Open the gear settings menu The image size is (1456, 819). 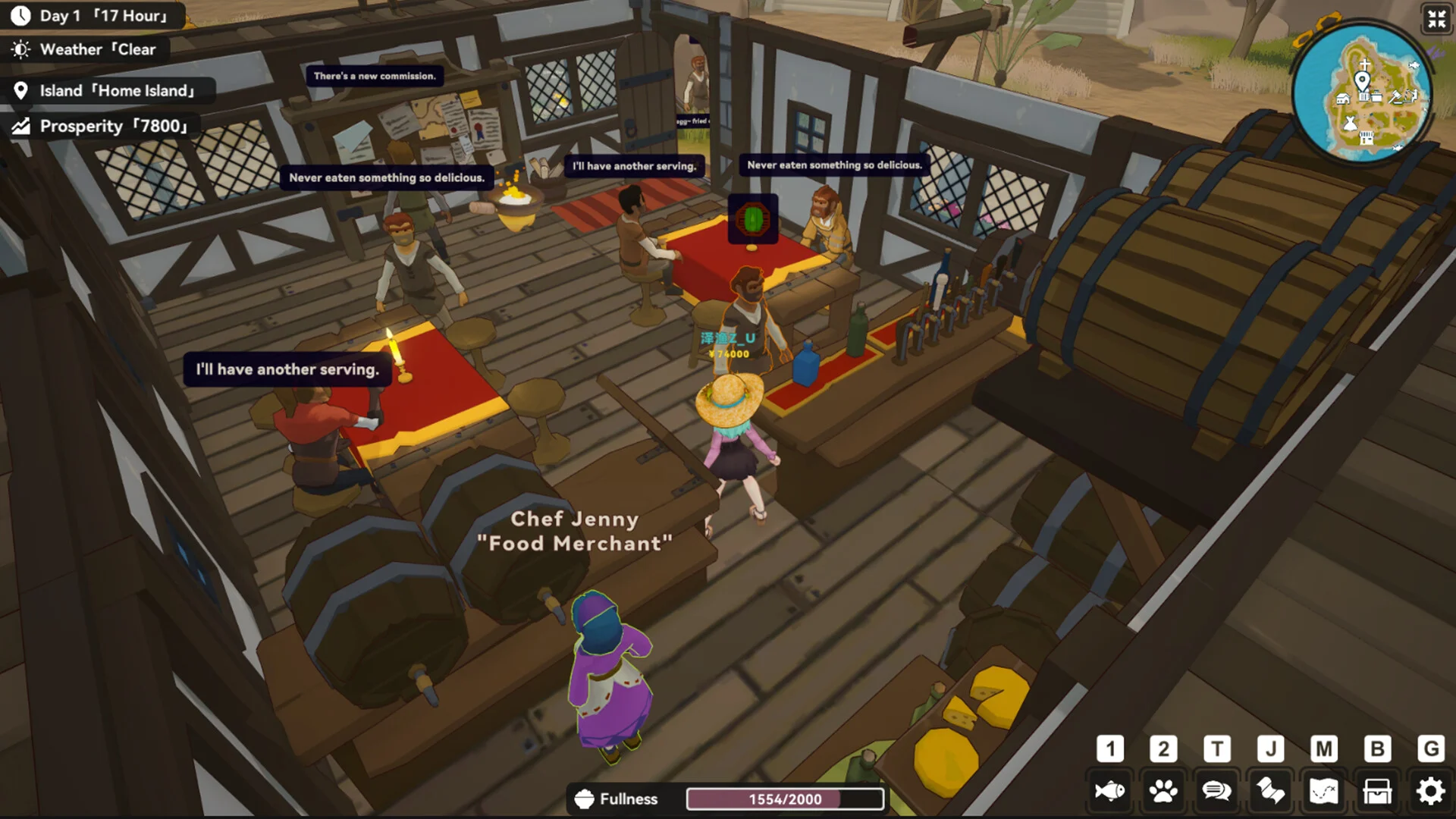click(x=1430, y=792)
